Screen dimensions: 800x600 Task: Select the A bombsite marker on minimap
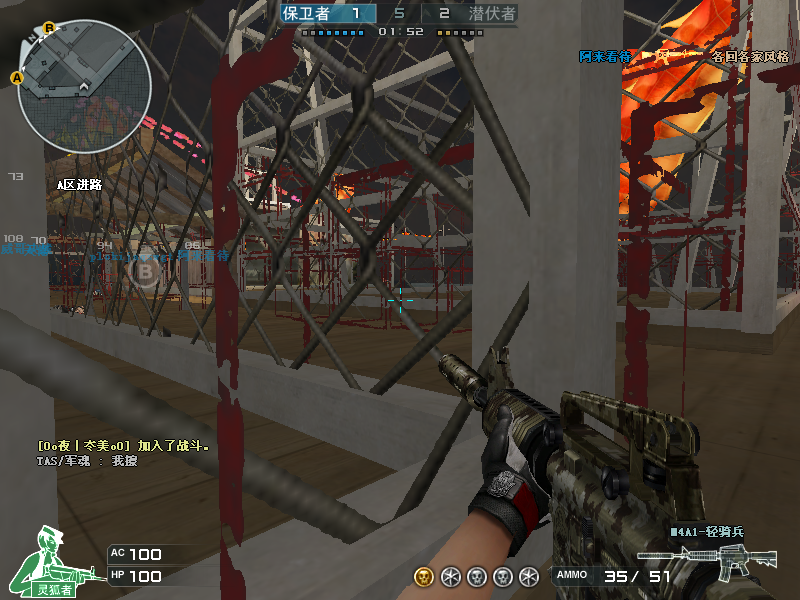(17, 77)
